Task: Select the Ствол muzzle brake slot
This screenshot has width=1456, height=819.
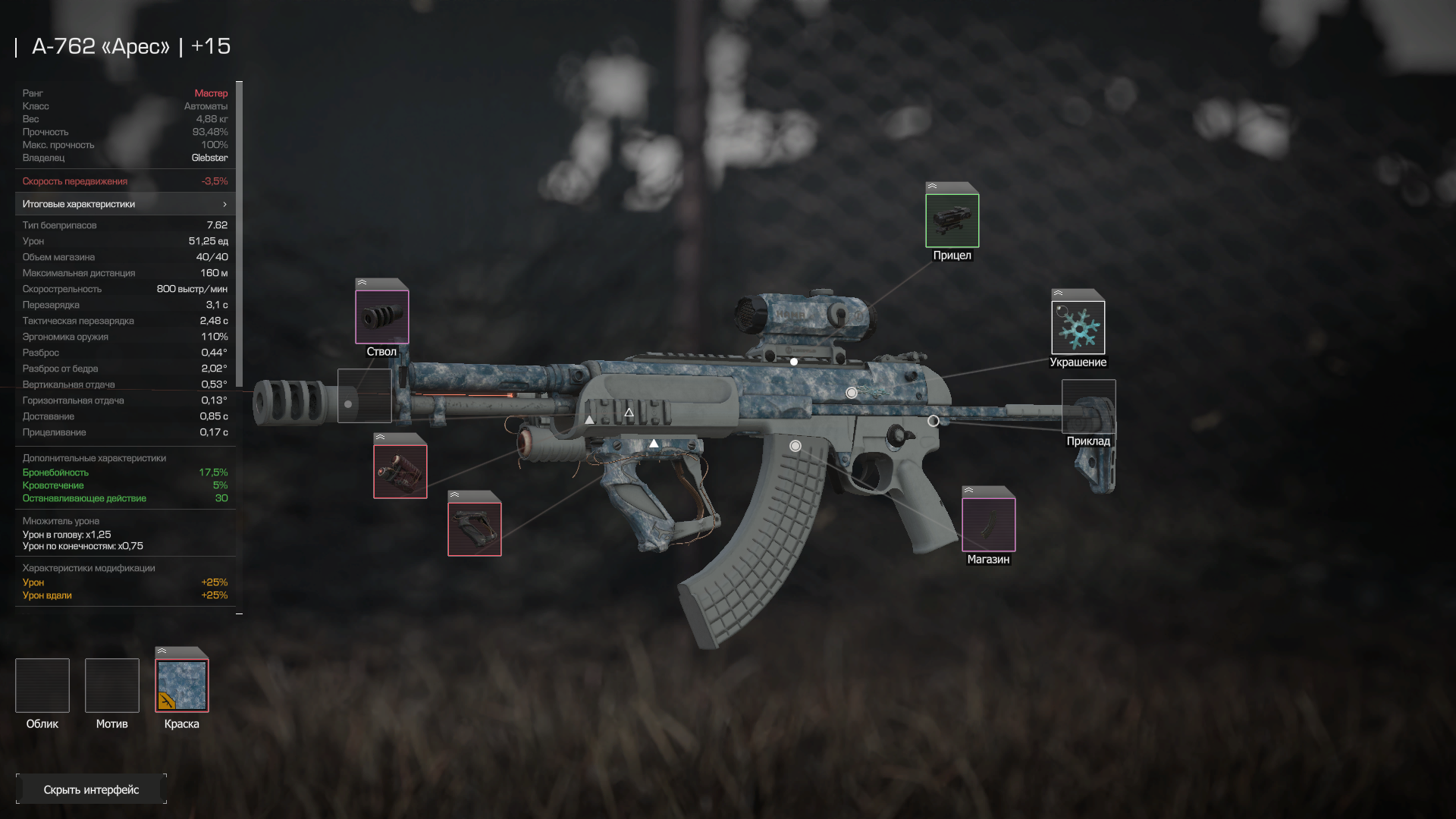Action: 381,316
